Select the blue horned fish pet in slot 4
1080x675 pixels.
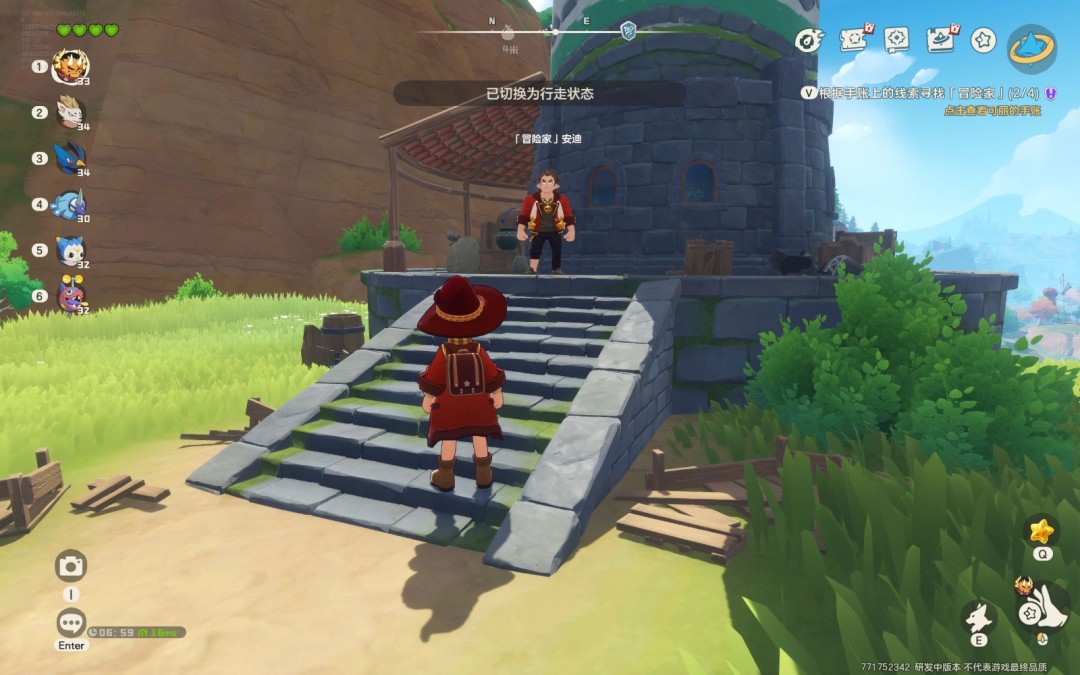pos(70,204)
